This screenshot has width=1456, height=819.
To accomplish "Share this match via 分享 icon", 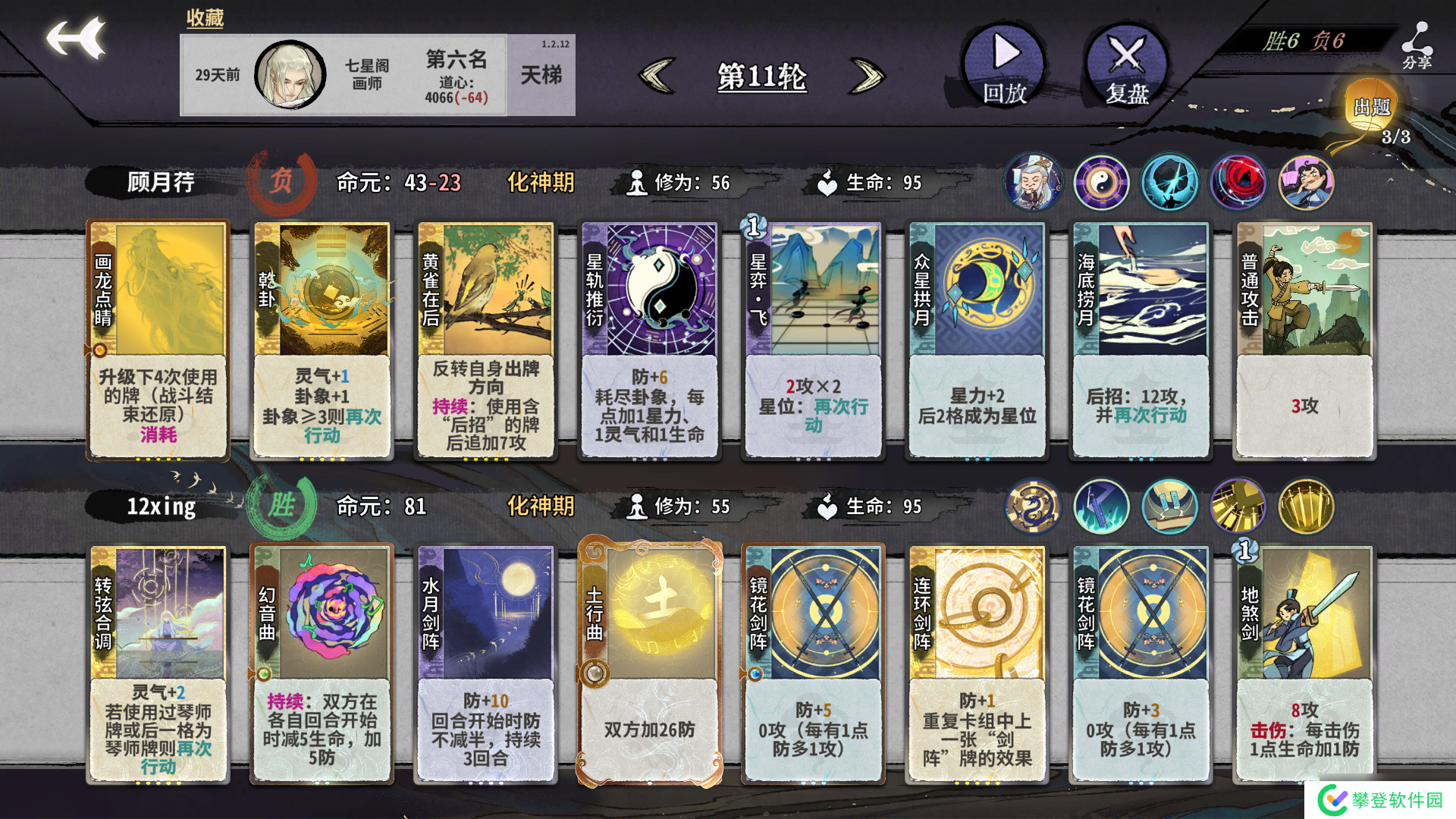I will (x=1416, y=45).
